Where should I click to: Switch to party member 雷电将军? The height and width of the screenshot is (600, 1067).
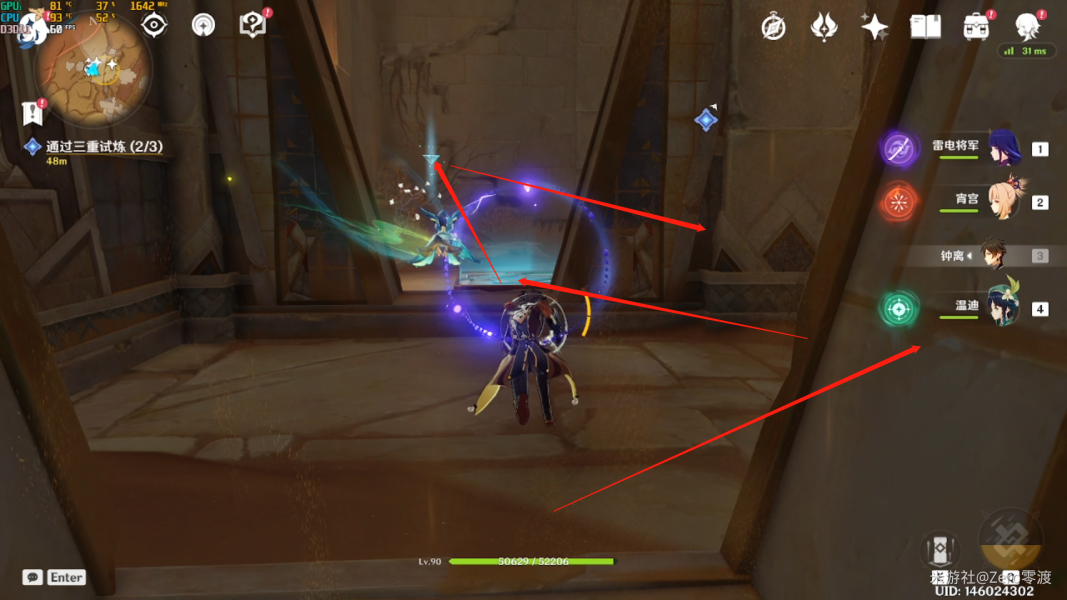coord(1003,149)
